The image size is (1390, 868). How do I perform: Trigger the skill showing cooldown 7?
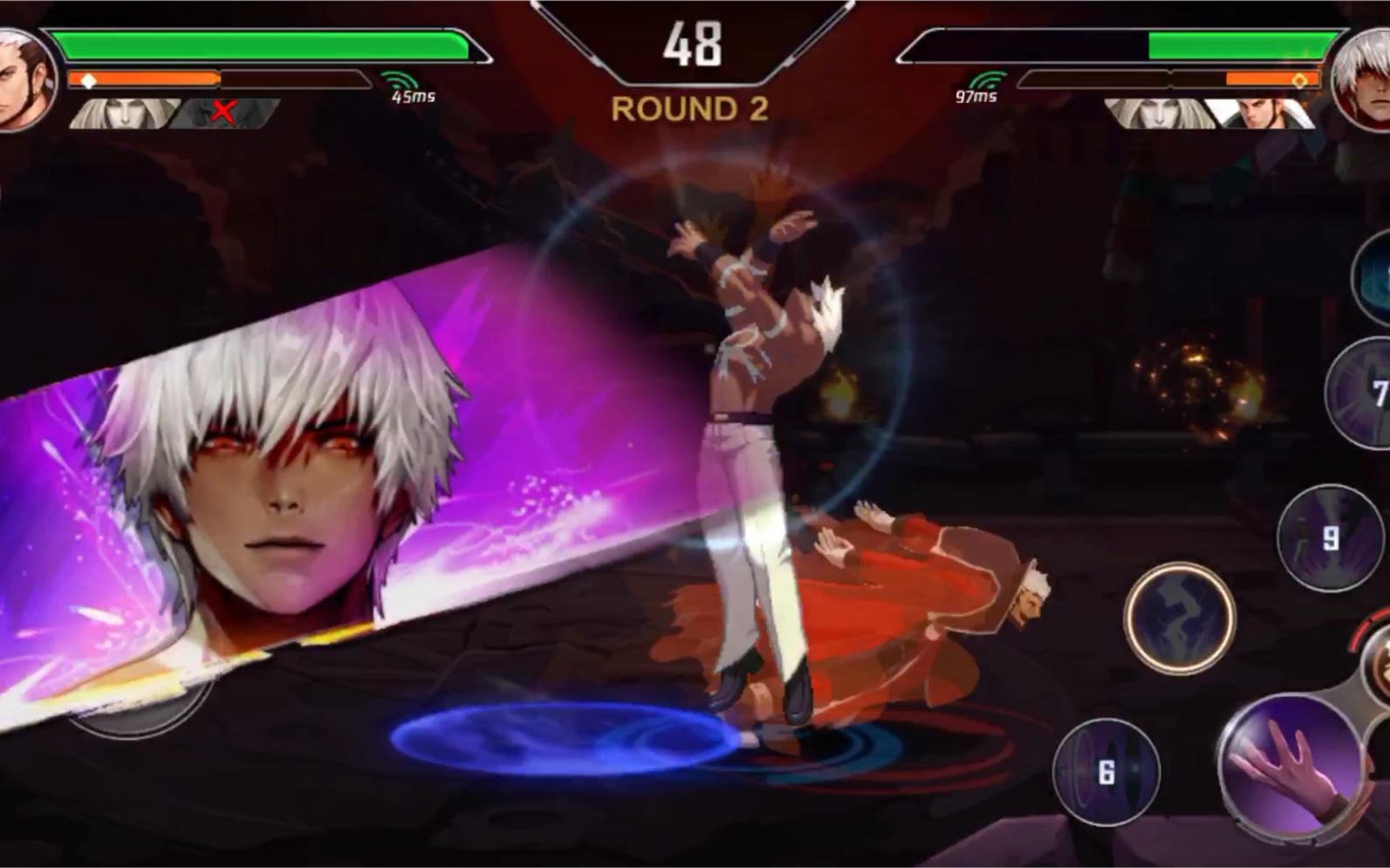[1363, 393]
